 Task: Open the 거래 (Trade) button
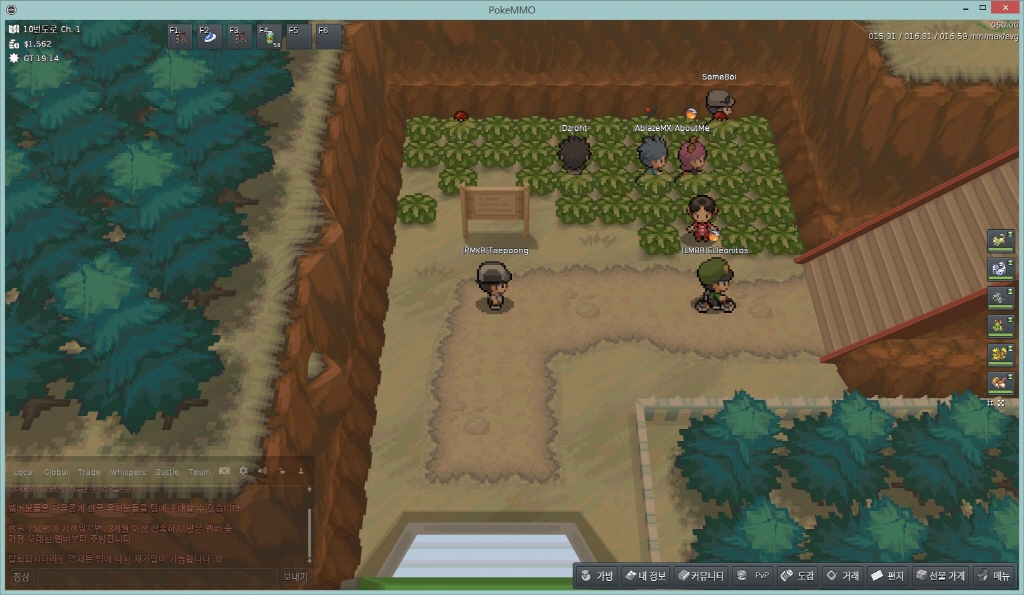[x=842, y=575]
